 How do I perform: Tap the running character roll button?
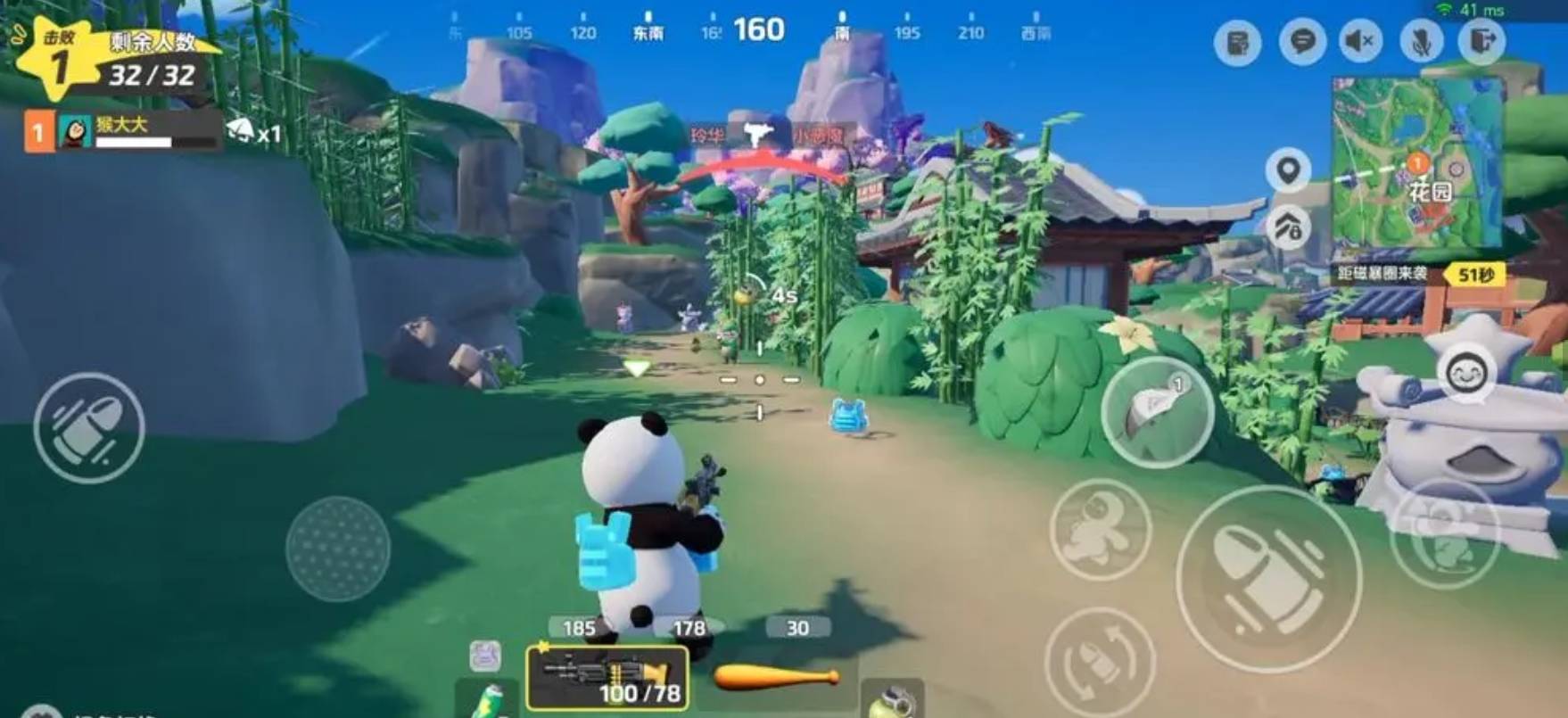click(1100, 530)
